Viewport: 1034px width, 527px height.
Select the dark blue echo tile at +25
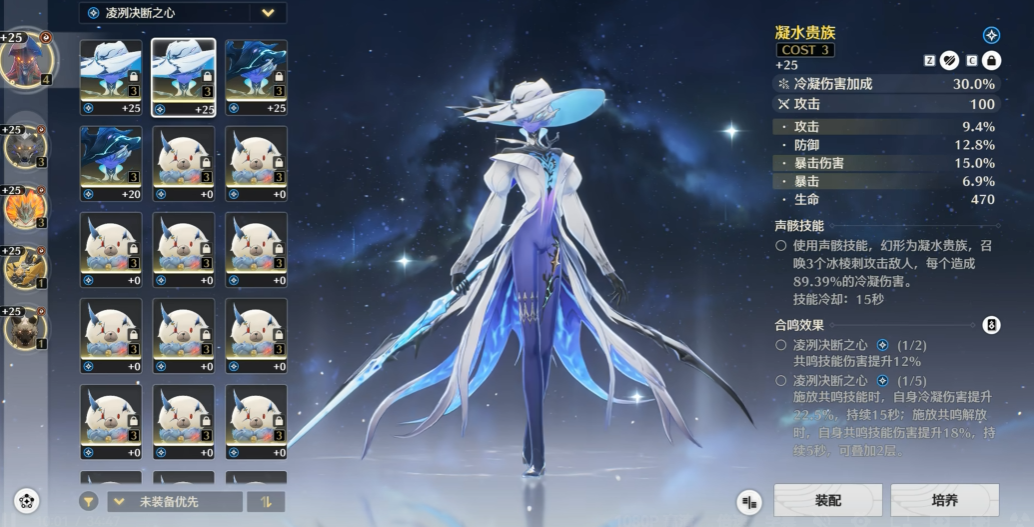[x=256, y=78]
